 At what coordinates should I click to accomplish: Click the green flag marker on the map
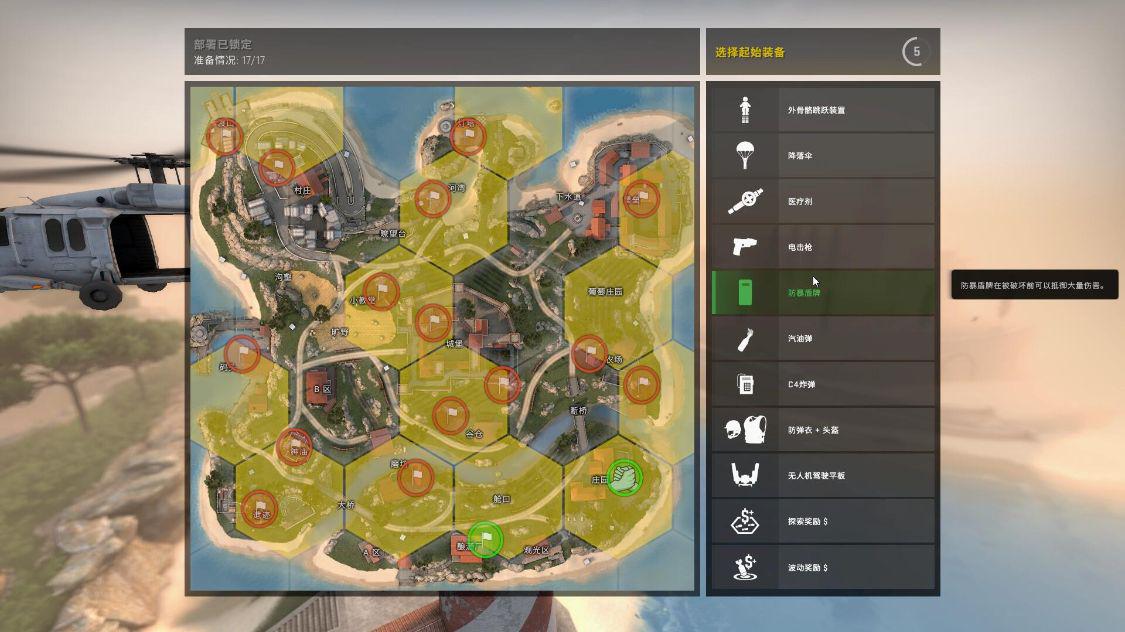pos(485,540)
